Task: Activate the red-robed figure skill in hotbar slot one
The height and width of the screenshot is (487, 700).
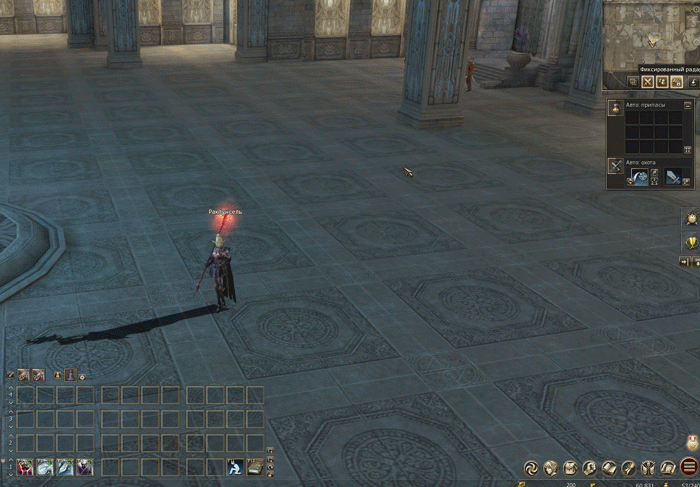Action: pos(23,466)
